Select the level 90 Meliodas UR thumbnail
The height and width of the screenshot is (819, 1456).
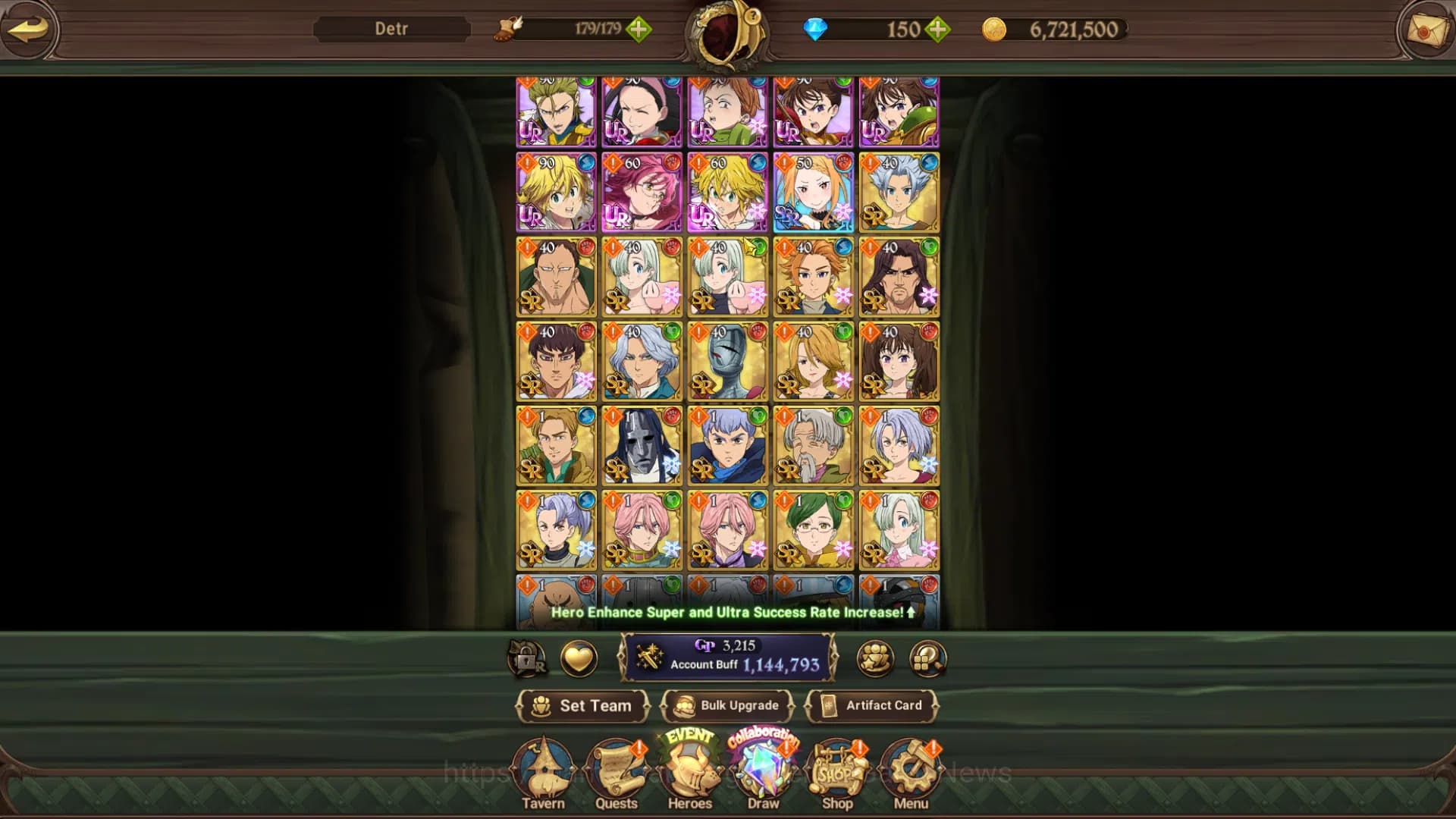pos(557,192)
